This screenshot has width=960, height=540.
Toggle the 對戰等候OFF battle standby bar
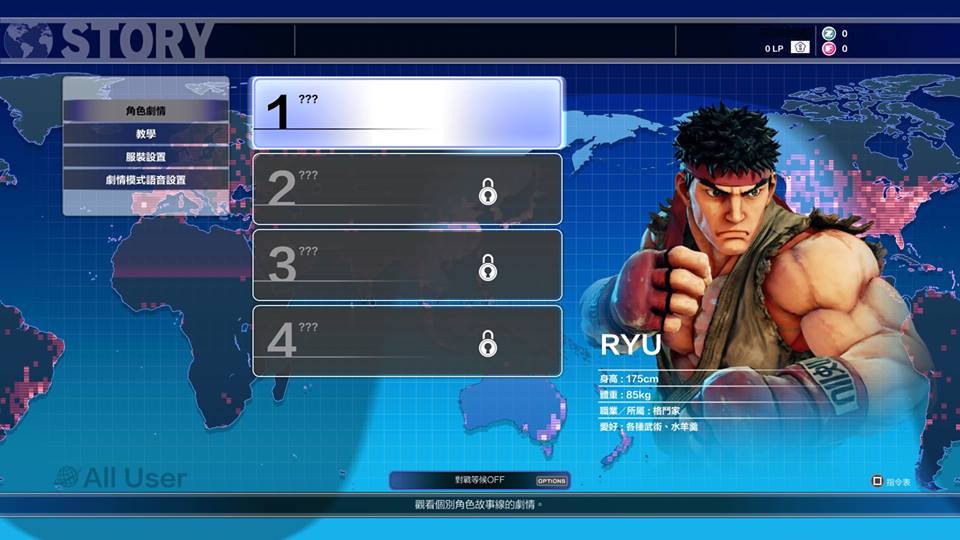coord(480,480)
